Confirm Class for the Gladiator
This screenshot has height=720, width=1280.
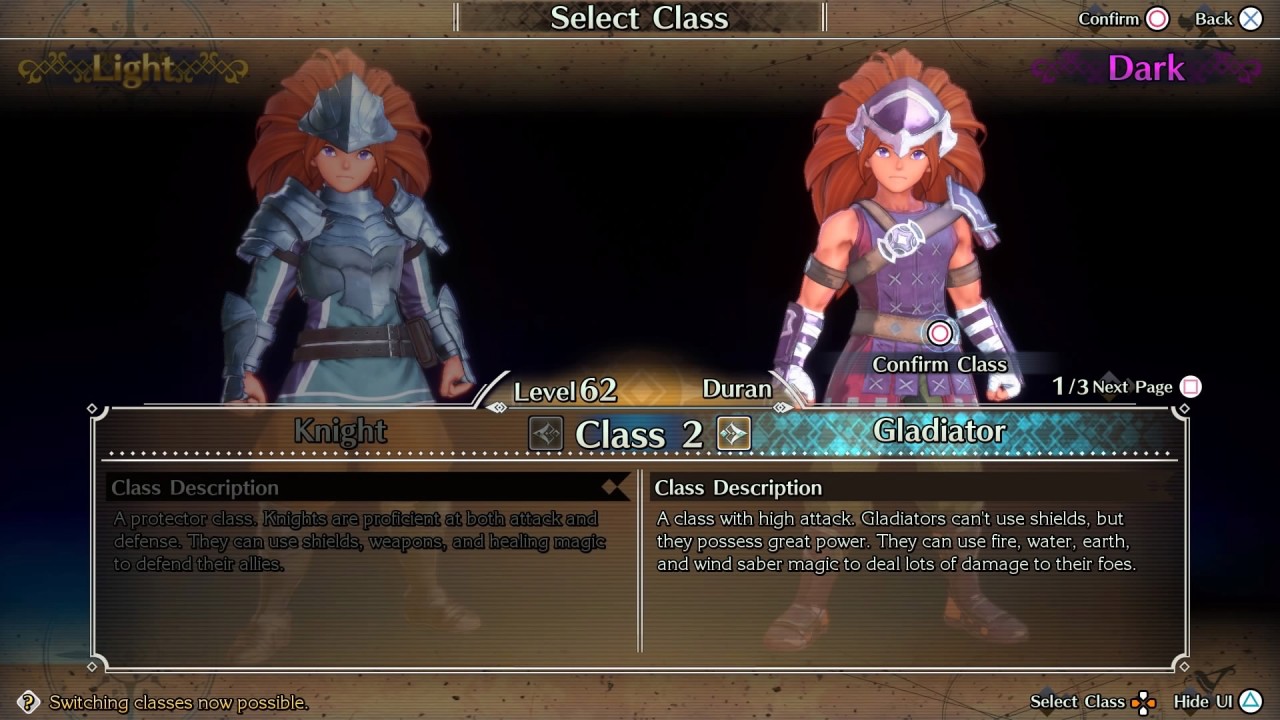click(939, 334)
